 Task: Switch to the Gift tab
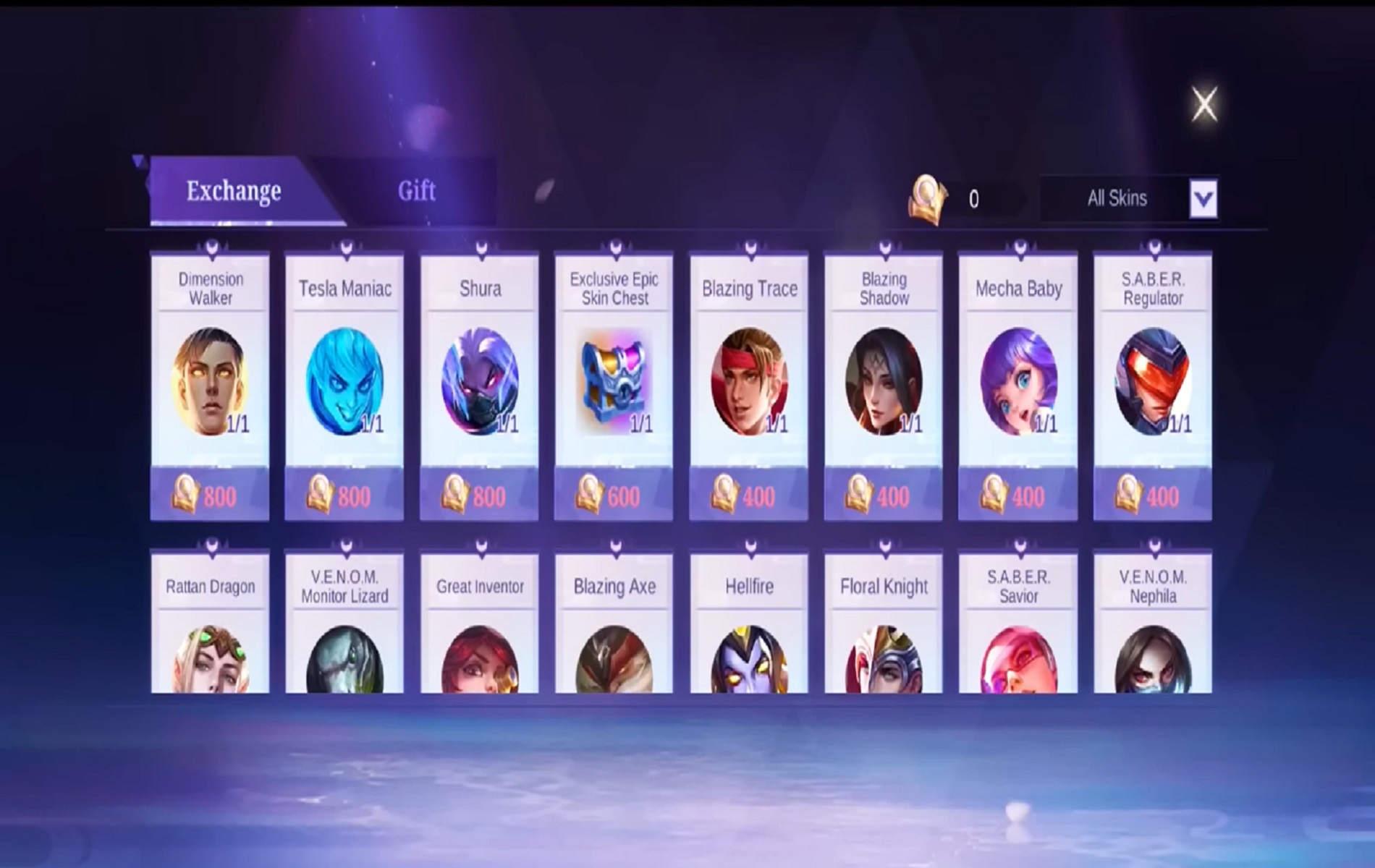click(x=415, y=191)
